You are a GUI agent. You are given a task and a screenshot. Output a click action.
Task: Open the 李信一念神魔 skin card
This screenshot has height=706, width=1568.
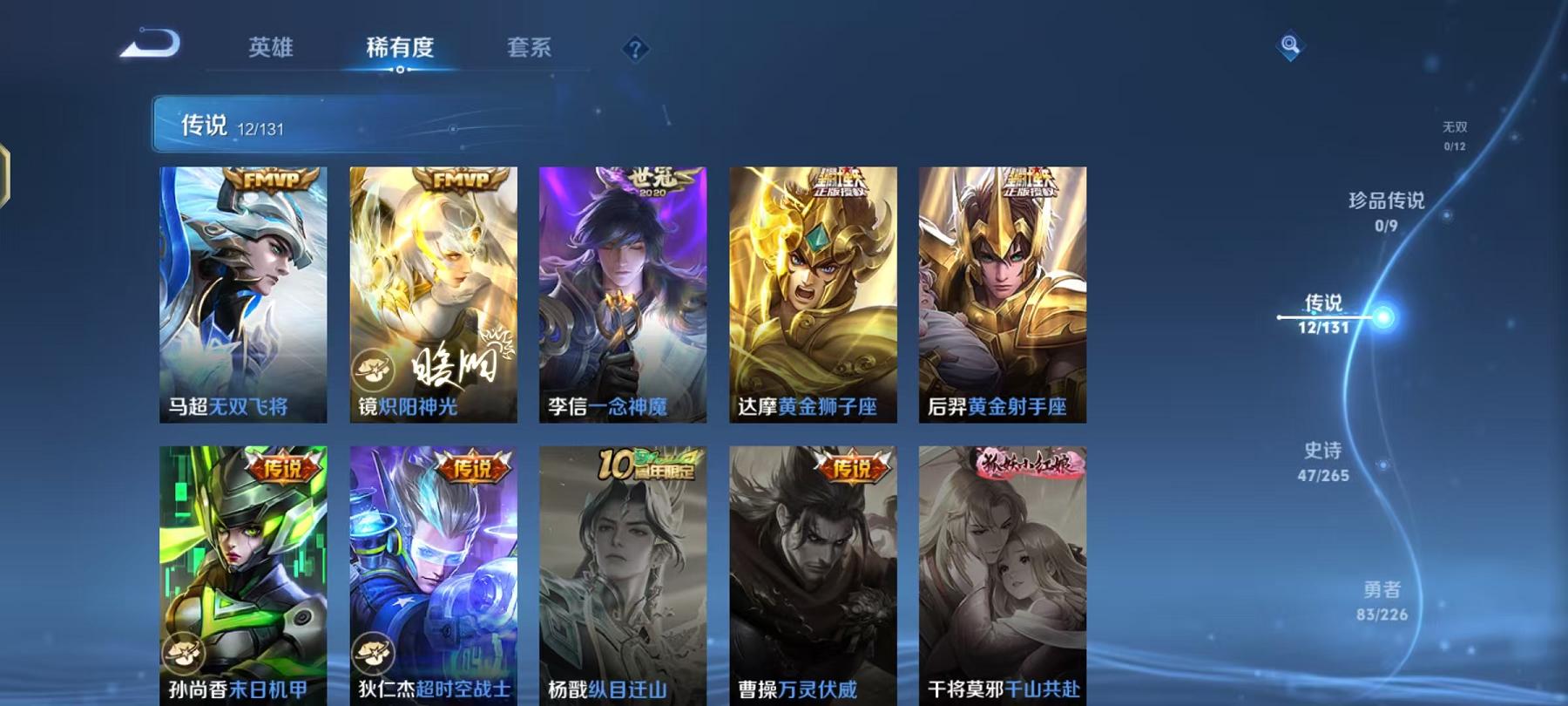tap(623, 296)
